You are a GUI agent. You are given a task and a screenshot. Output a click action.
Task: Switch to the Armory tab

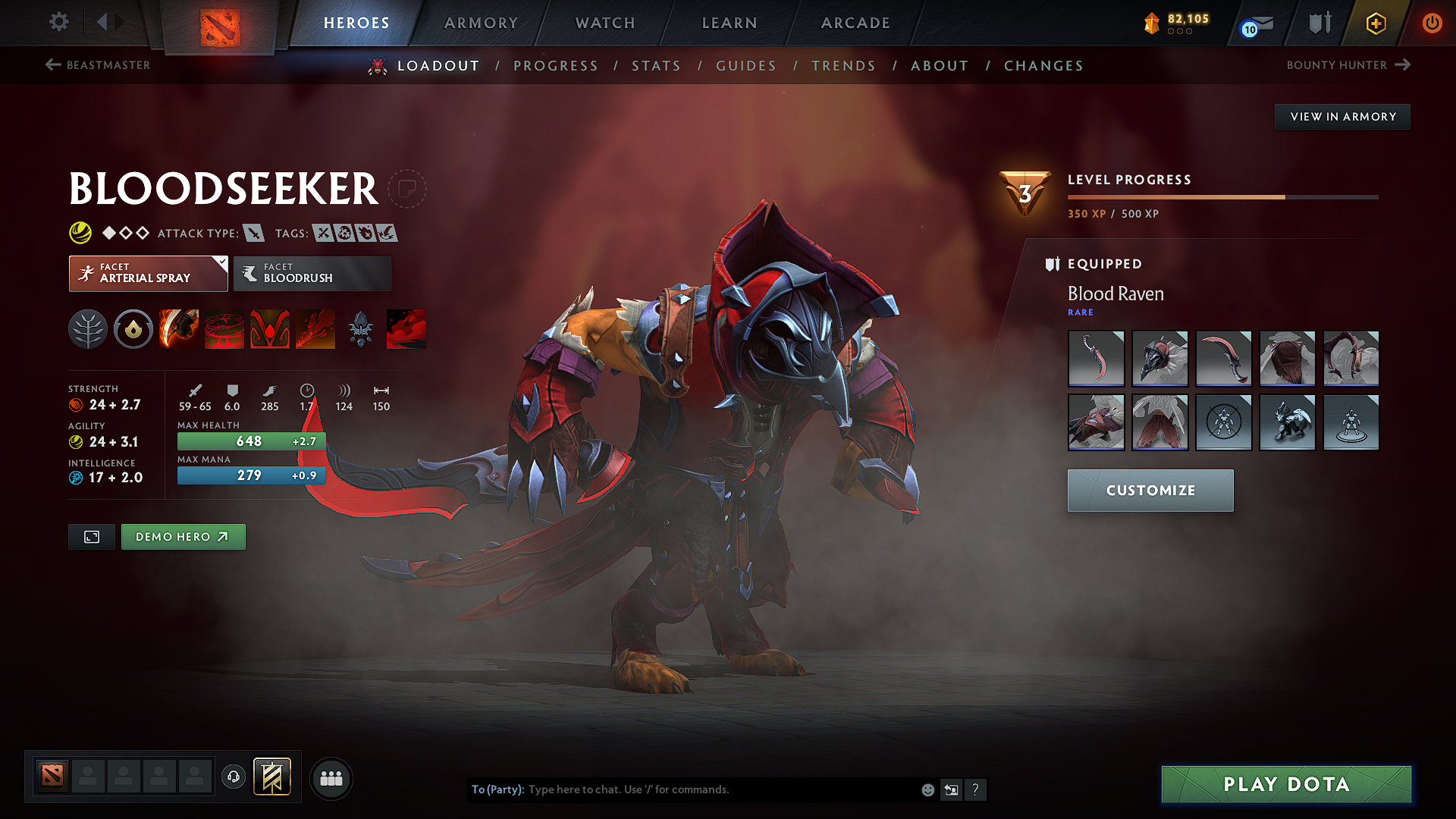481,23
